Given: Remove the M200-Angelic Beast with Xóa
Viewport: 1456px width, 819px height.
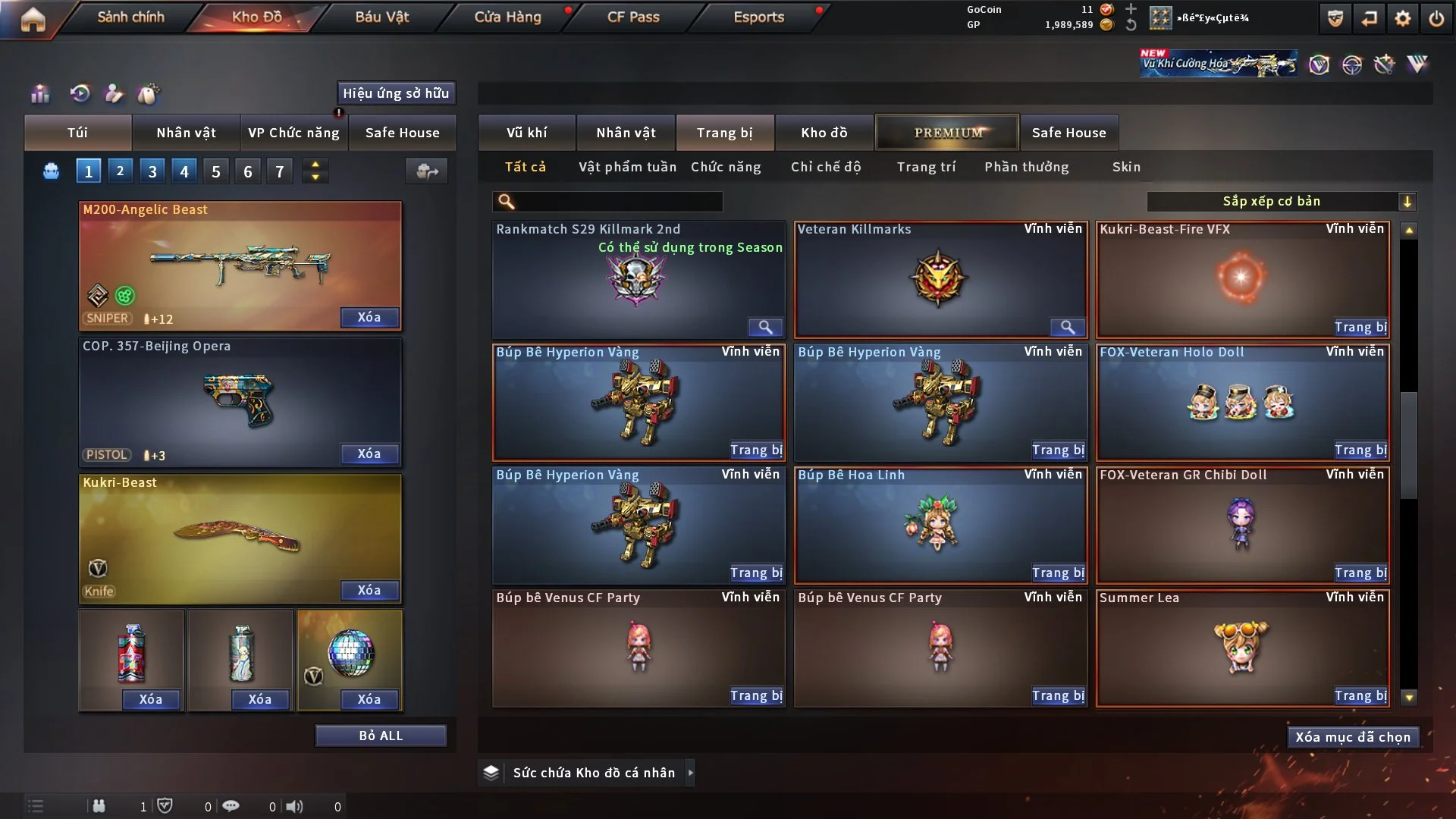Looking at the screenshot, I should (369, 317).
